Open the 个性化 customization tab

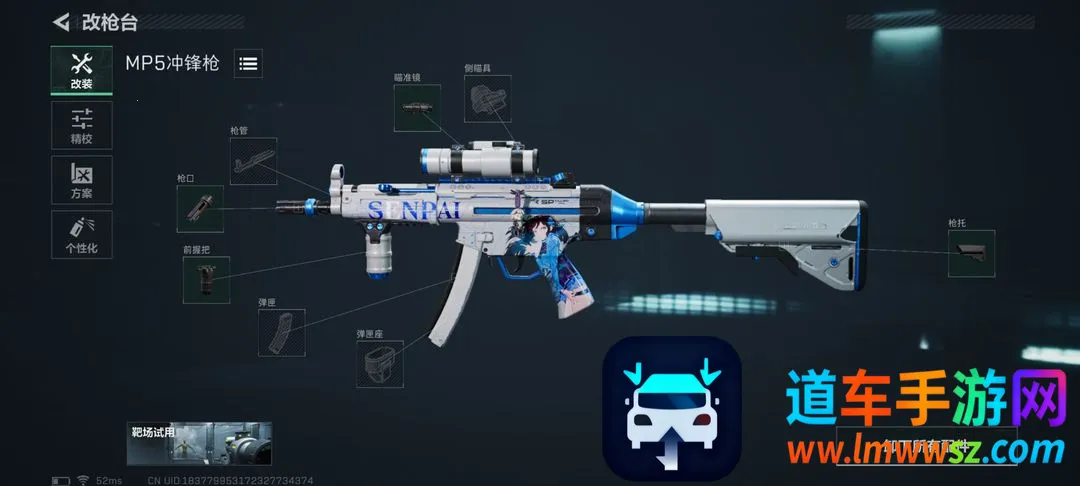pyautogui.click(x=81, y=234)
